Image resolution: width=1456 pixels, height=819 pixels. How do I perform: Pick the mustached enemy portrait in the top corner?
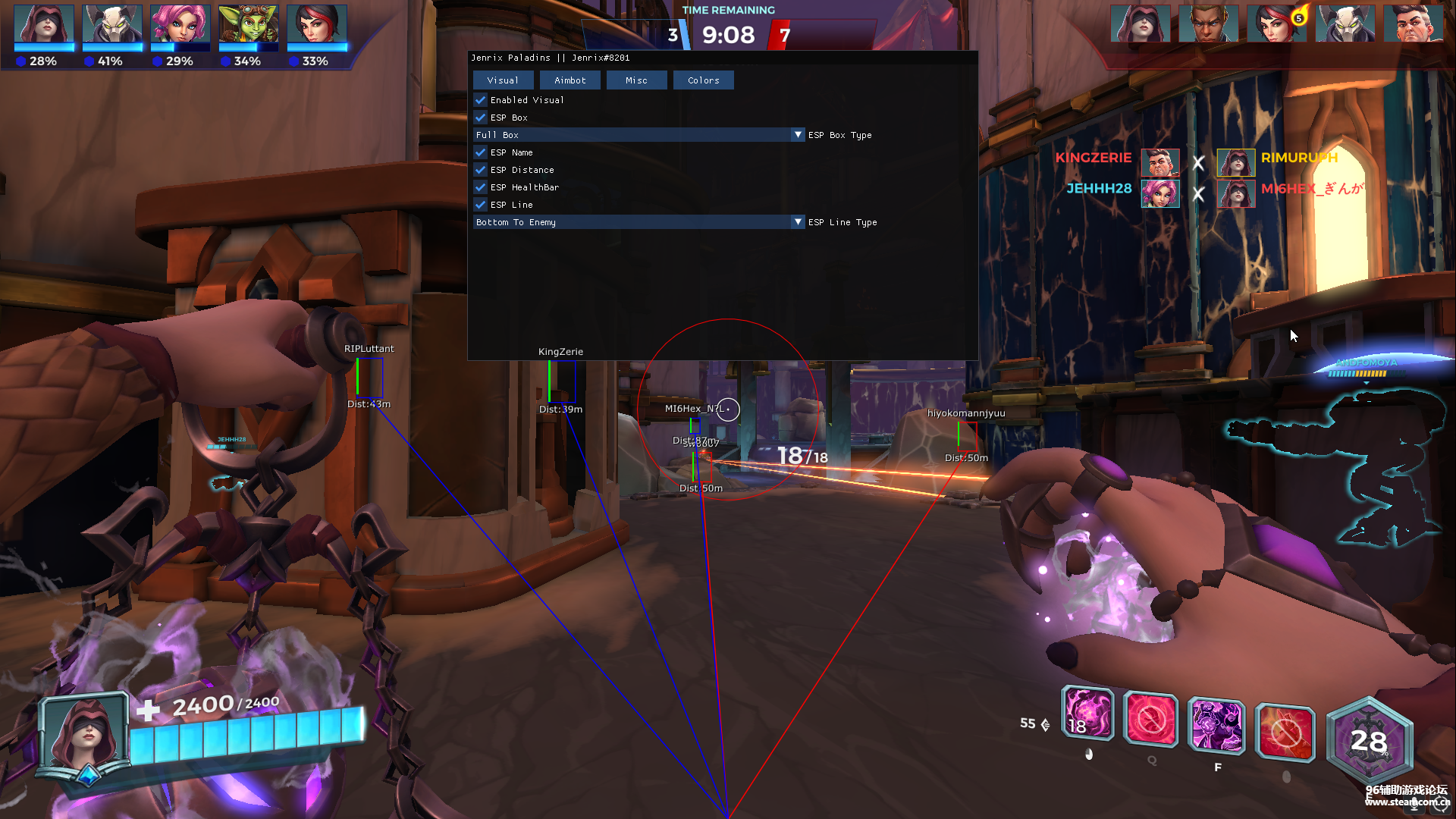click(x=1414, y=24)
